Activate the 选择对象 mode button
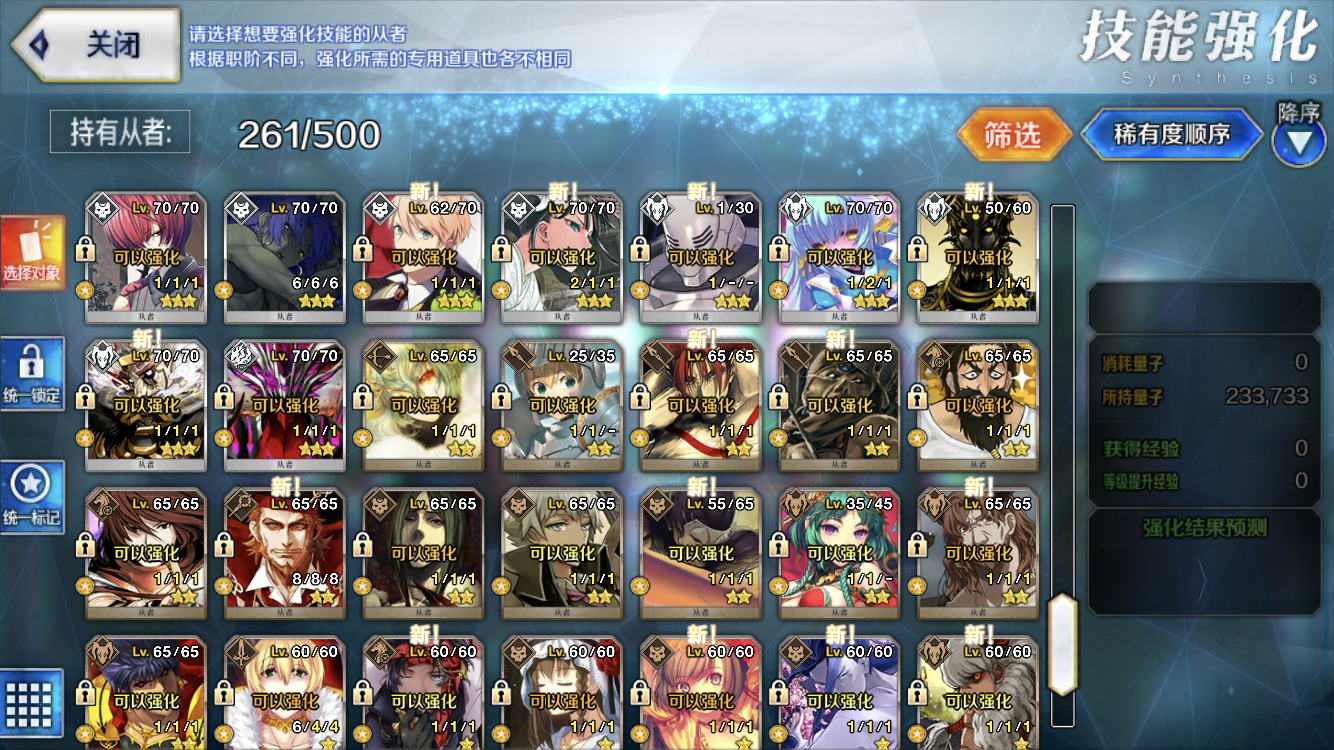This screenshot has height=750, width=1334. 32,253
